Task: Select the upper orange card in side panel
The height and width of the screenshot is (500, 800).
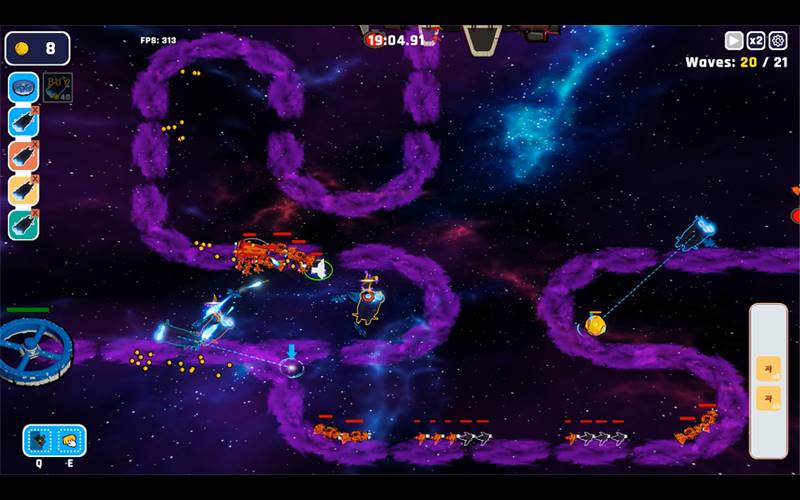Action: 768,368
